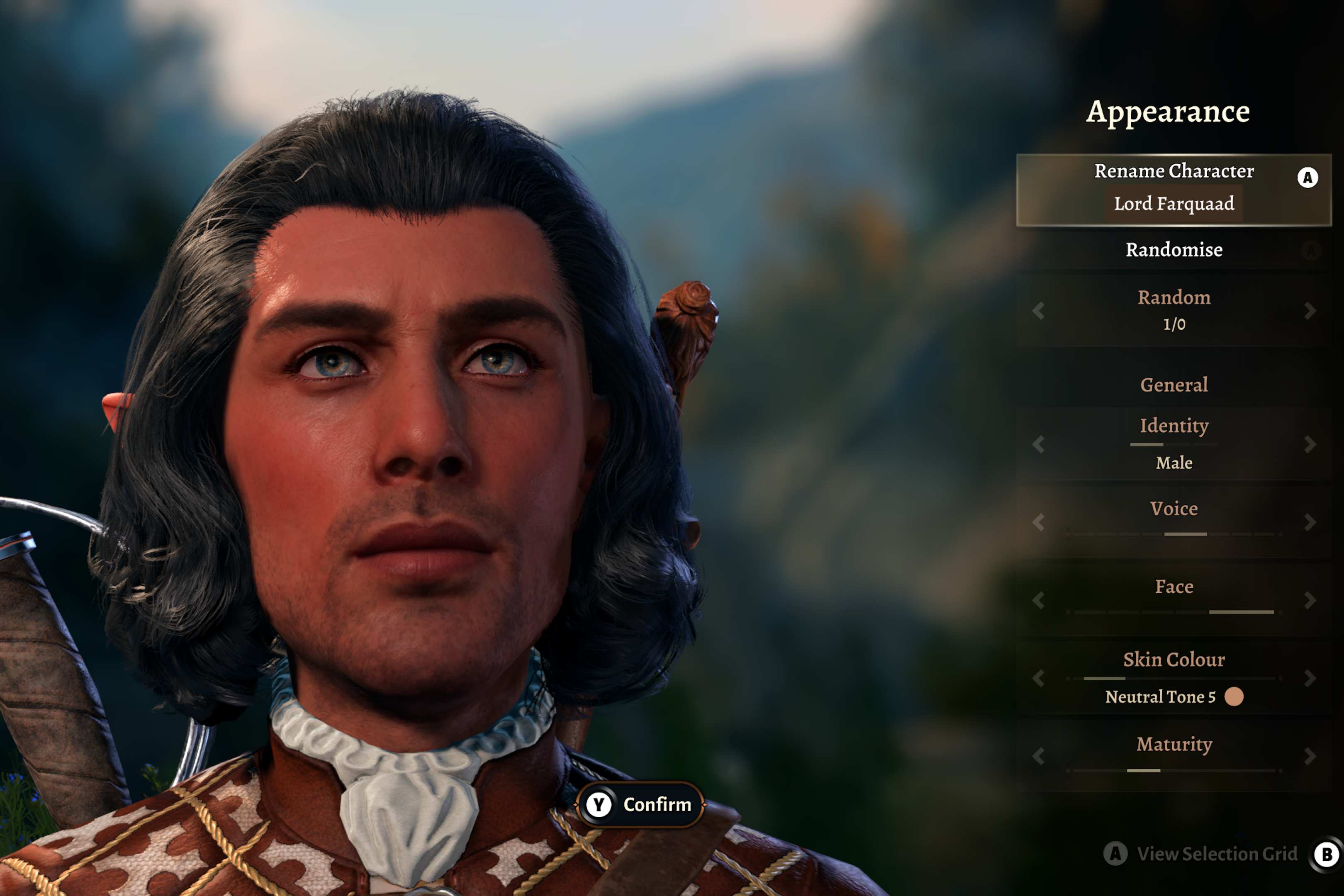Open the View Selection Grid
1344x896 pixels.
click(x=1216, y=854)
